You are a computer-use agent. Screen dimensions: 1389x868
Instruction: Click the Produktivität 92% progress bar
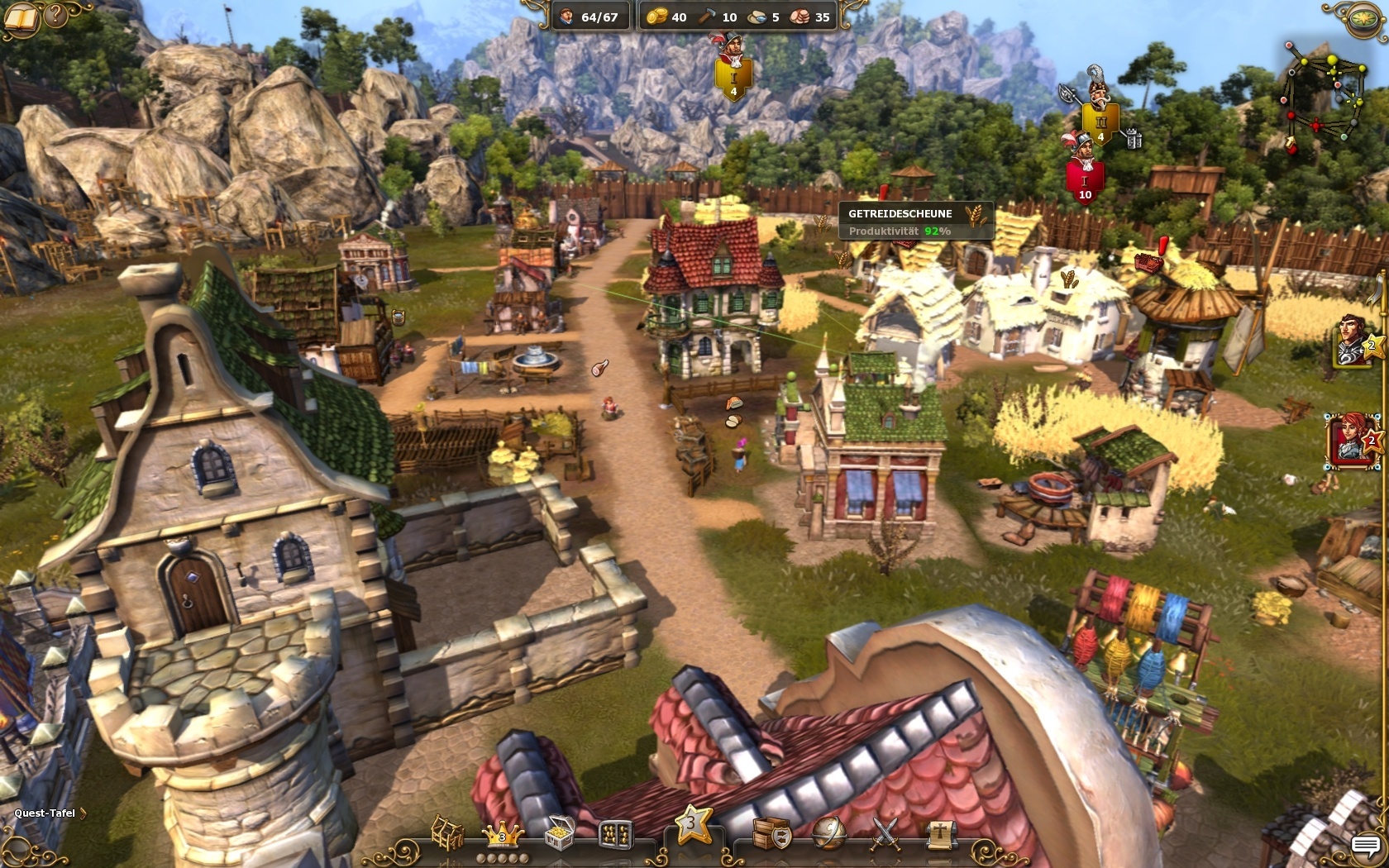[x=901, y=232]
